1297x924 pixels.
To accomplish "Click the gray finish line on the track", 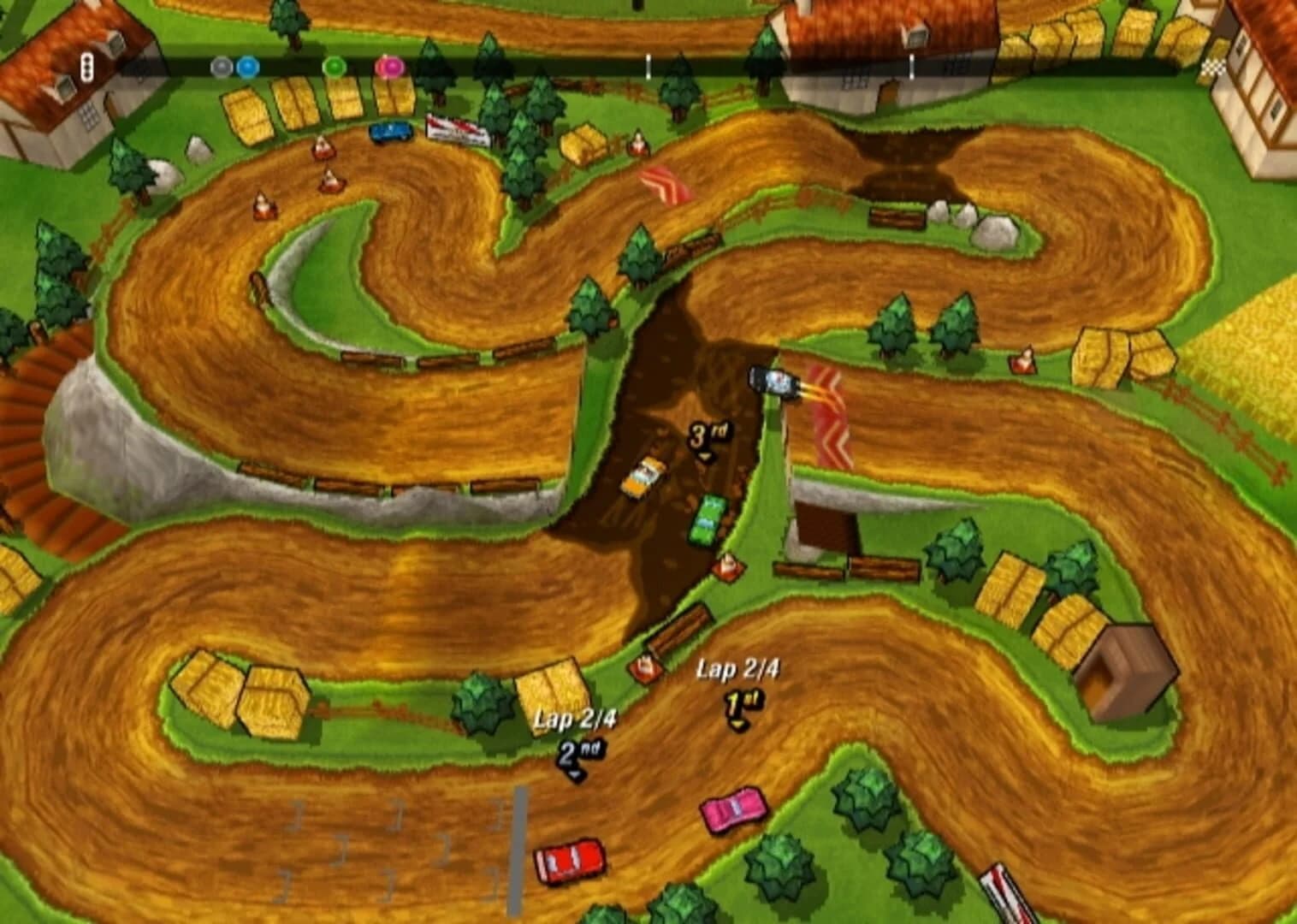I will (x=518, y=847).
